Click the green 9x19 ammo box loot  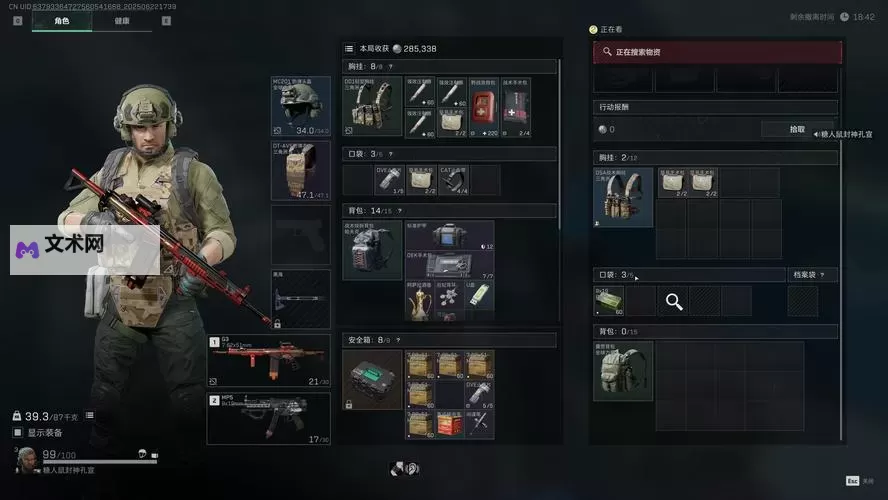coord(608,300)
